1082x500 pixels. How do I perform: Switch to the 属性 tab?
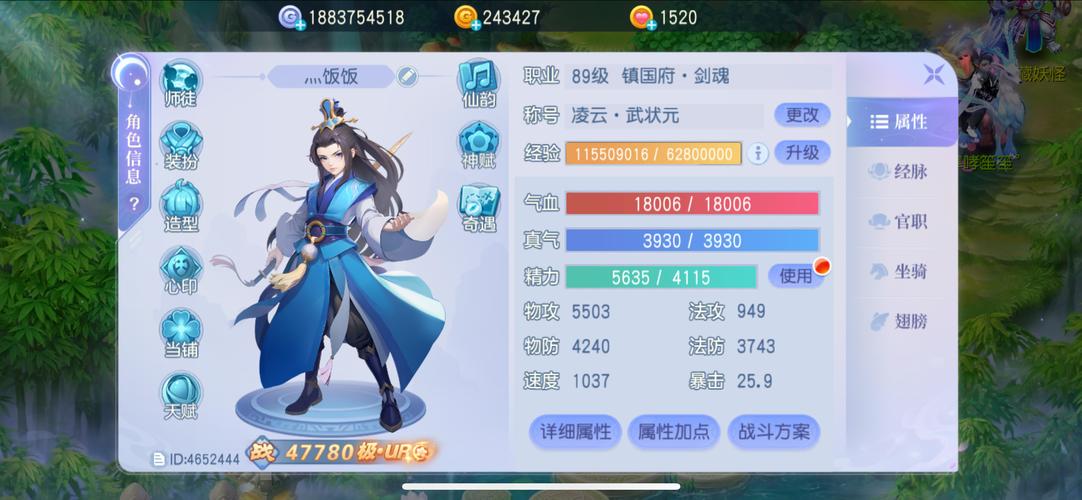tap(899, 122)
